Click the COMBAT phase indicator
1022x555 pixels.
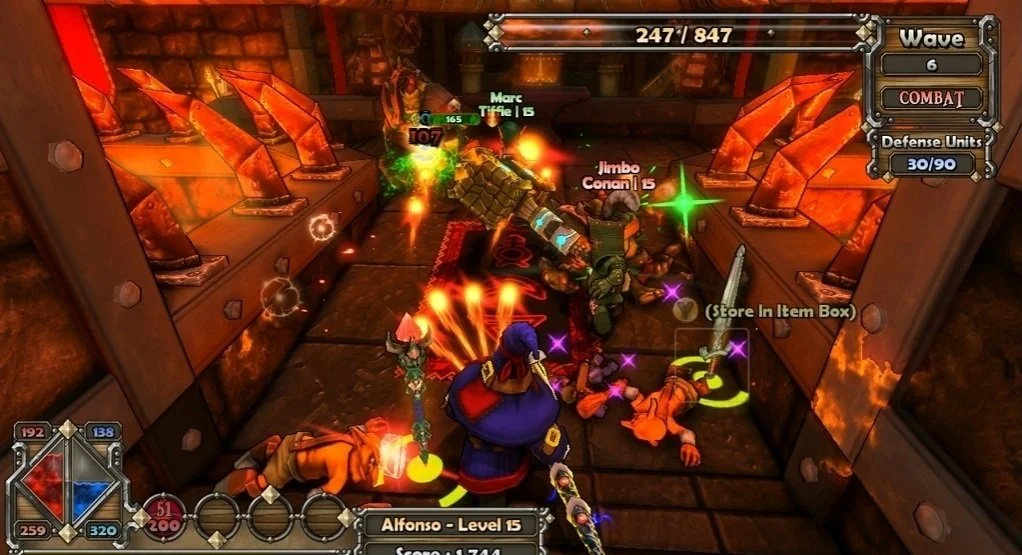pos(931,98)
